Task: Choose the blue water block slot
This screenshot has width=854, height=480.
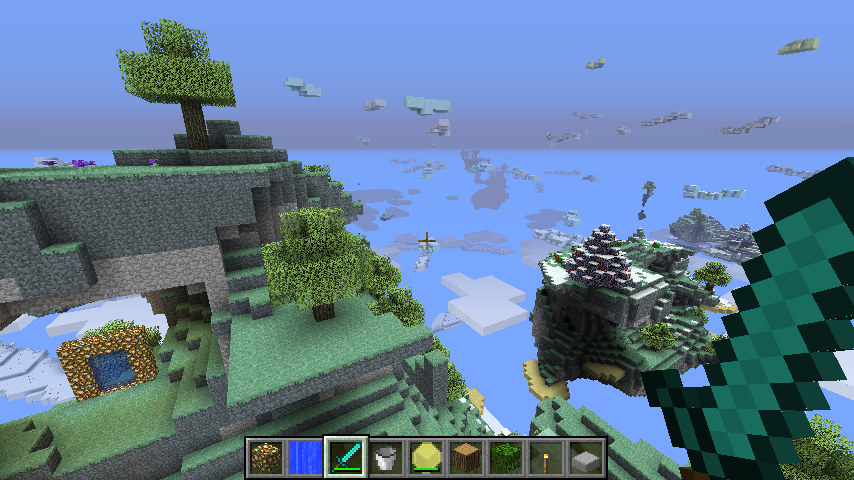Action: 306,458
